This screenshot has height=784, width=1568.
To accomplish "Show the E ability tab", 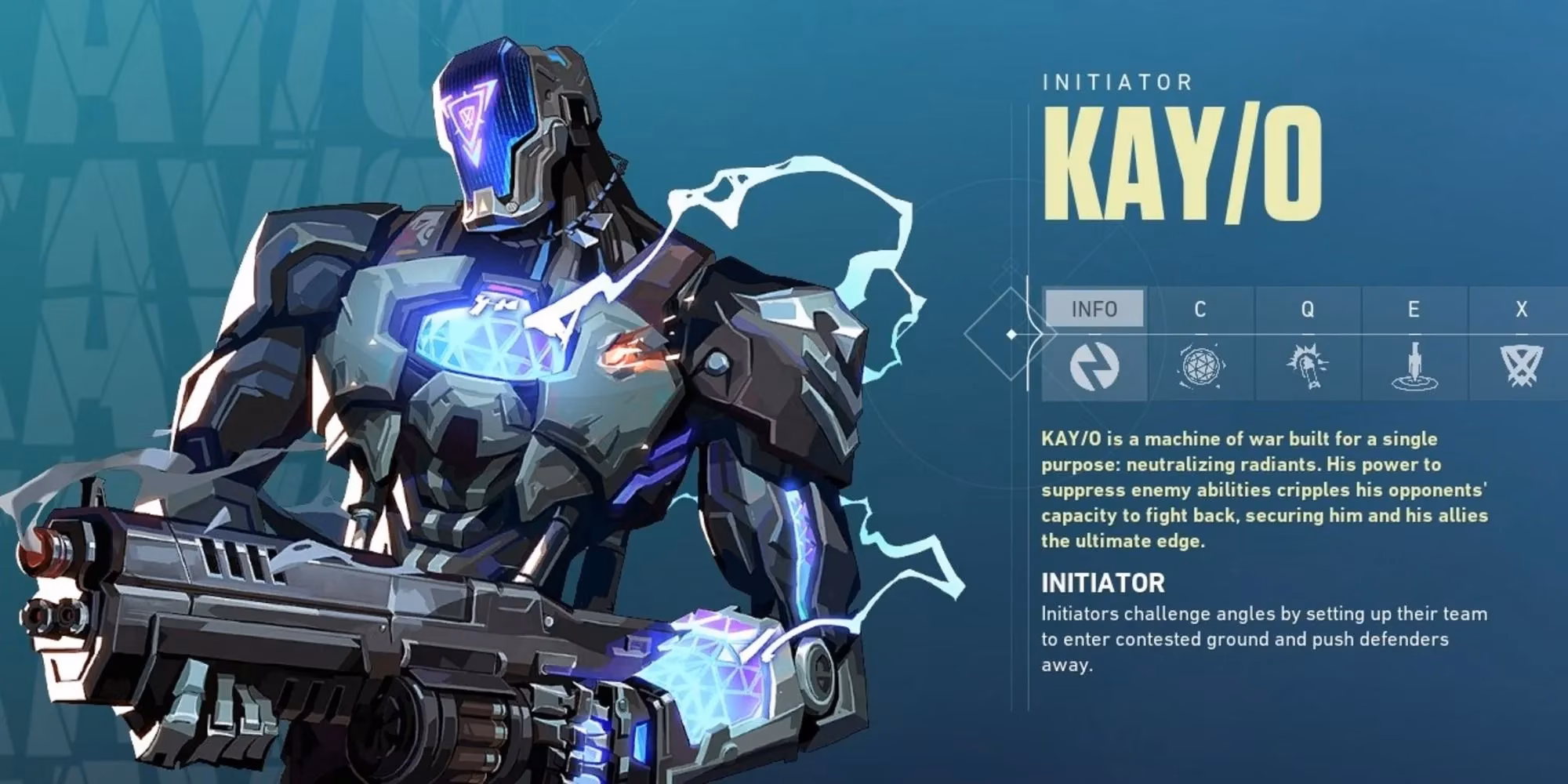I will coord(1414,309).
